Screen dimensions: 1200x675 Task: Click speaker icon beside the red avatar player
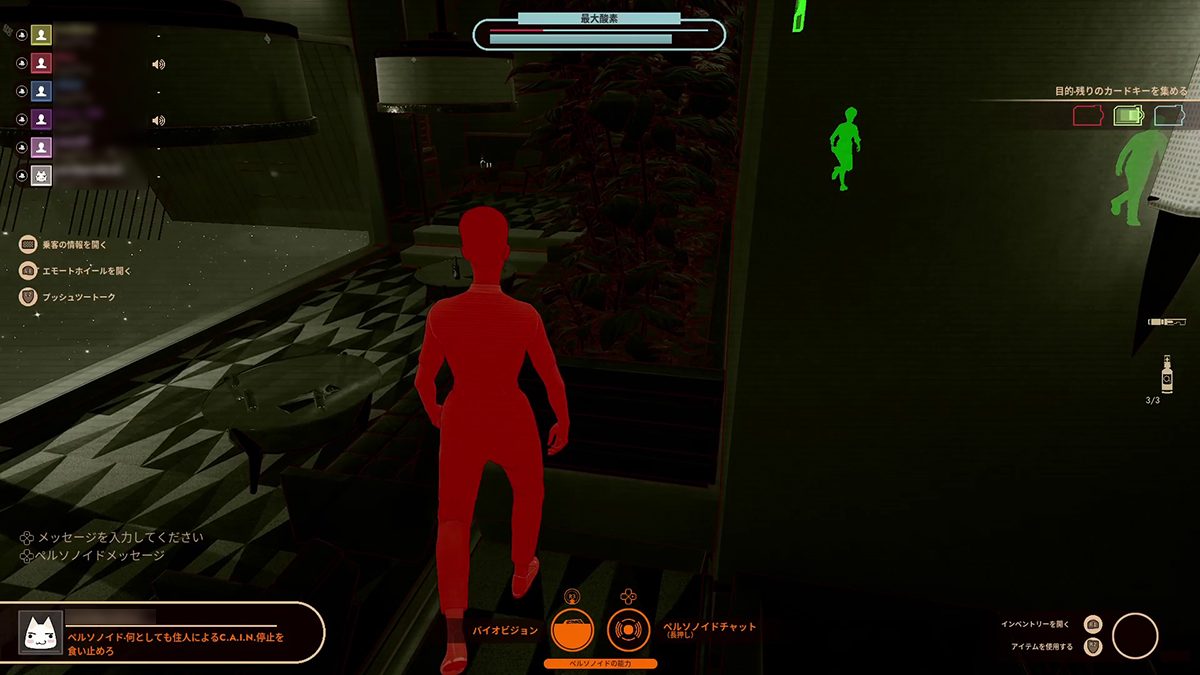coord(158,64)
